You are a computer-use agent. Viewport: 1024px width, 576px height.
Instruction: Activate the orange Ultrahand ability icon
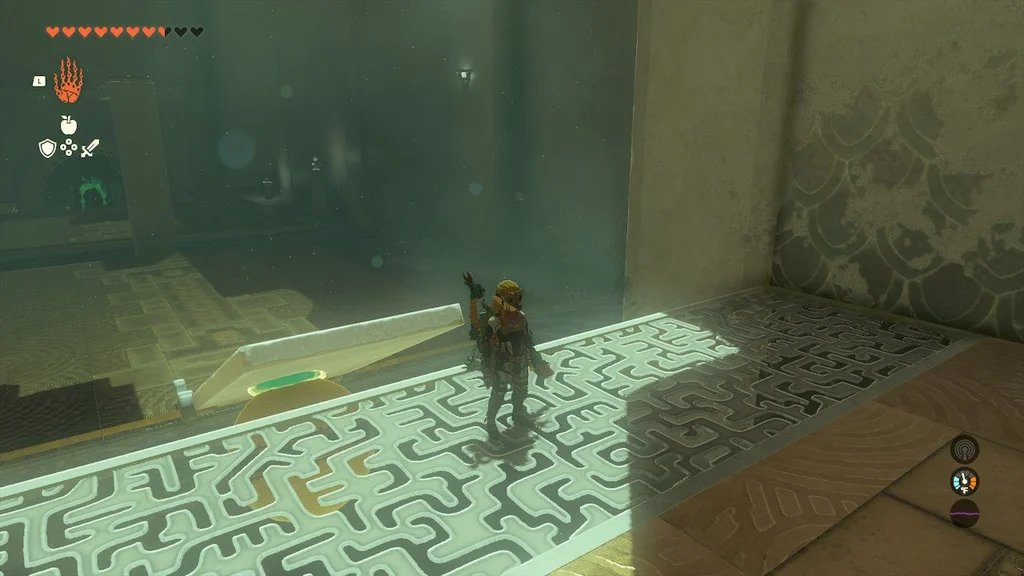coord(68,81)
